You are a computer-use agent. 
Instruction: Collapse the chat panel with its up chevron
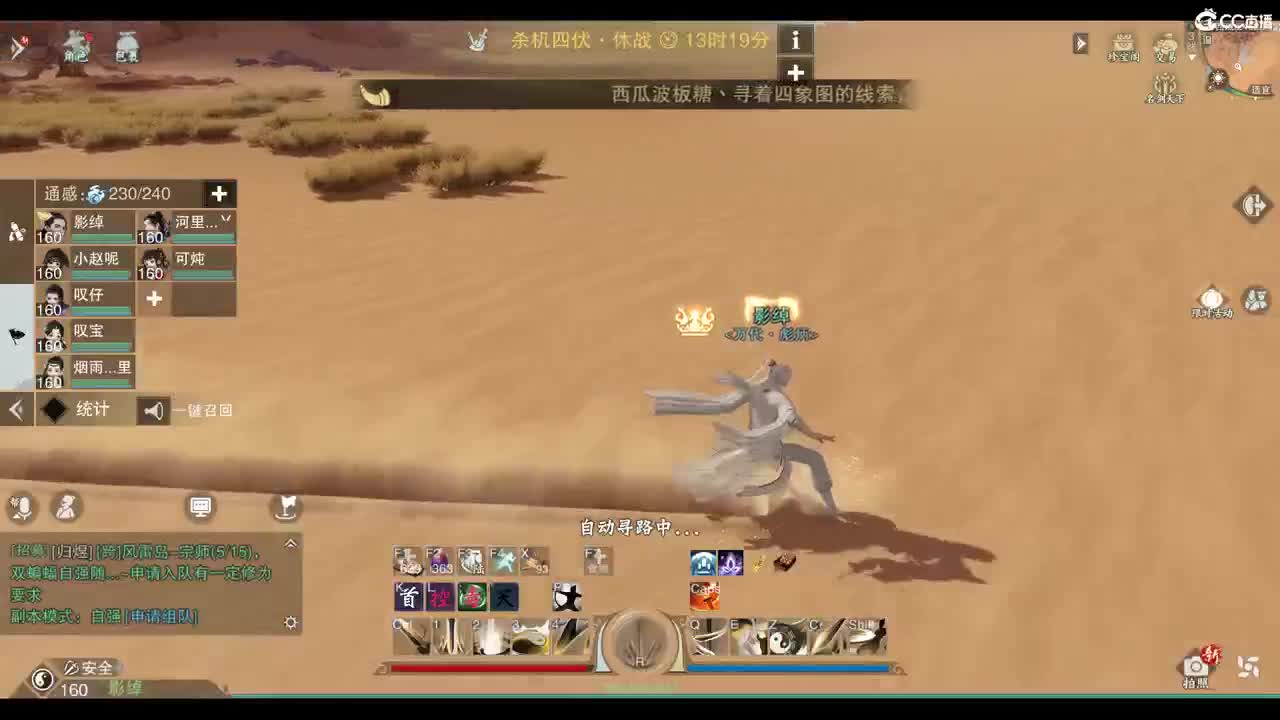point(291,543)
